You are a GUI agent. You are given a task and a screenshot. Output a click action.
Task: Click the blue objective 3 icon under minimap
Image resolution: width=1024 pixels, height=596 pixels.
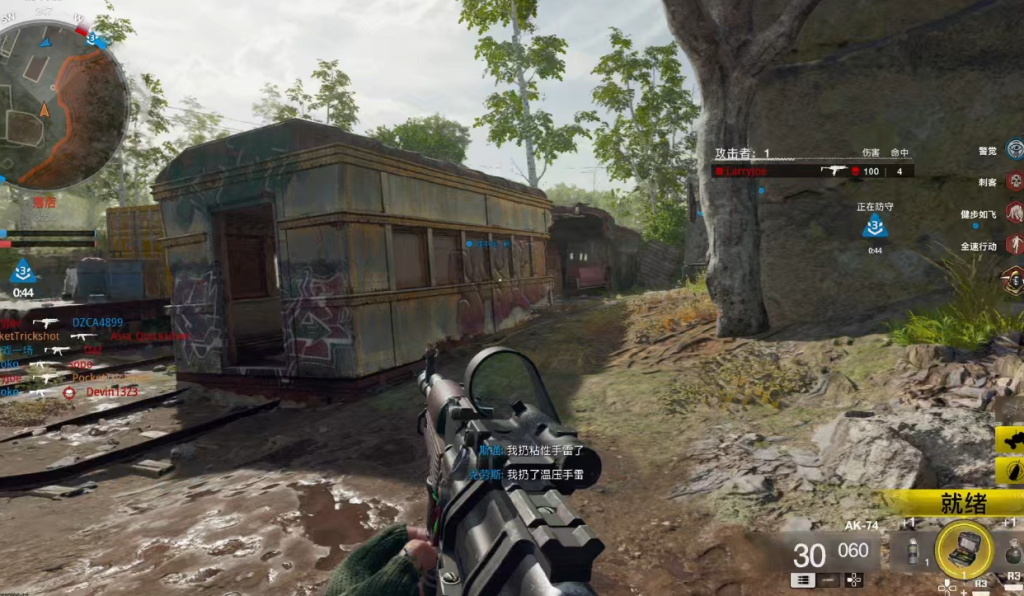23,270
